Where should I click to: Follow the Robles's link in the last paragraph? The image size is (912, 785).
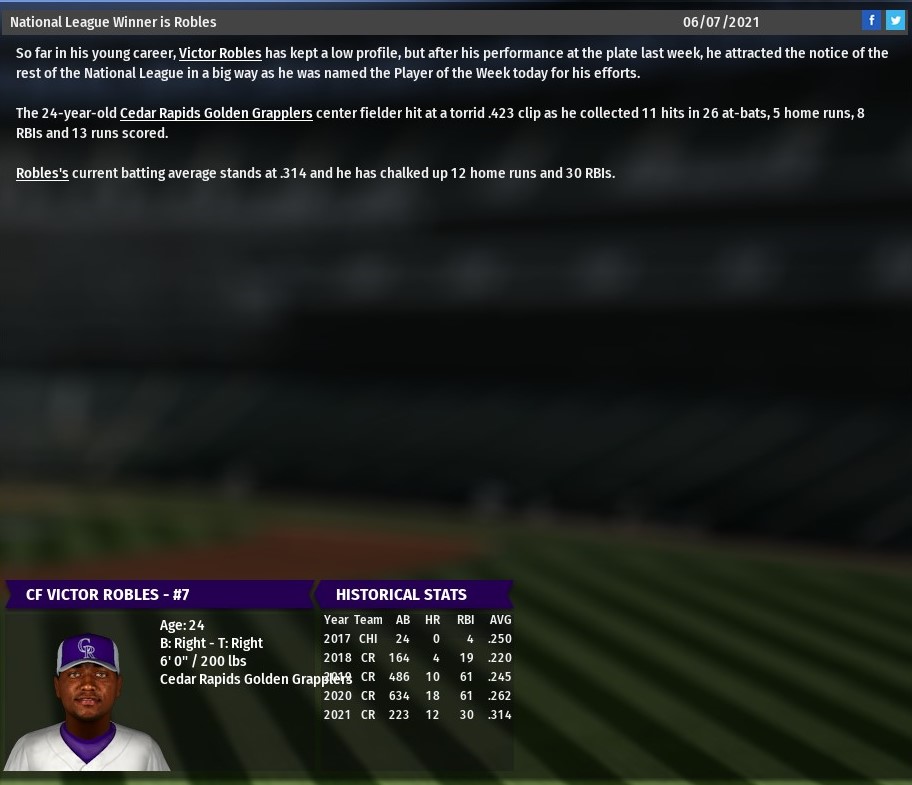click(x=42, y=173)
